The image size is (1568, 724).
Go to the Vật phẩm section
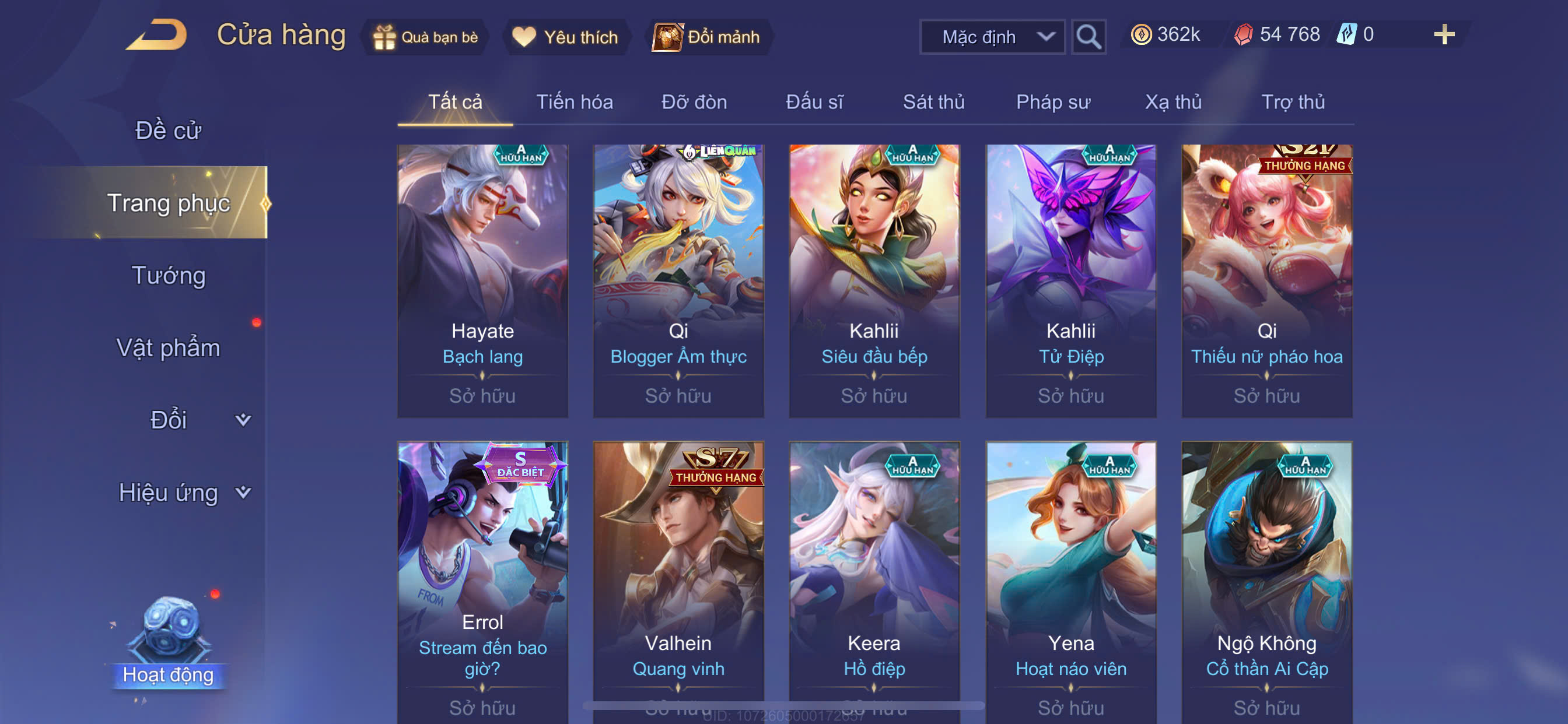pyautogui.click(x=168, y=348)
